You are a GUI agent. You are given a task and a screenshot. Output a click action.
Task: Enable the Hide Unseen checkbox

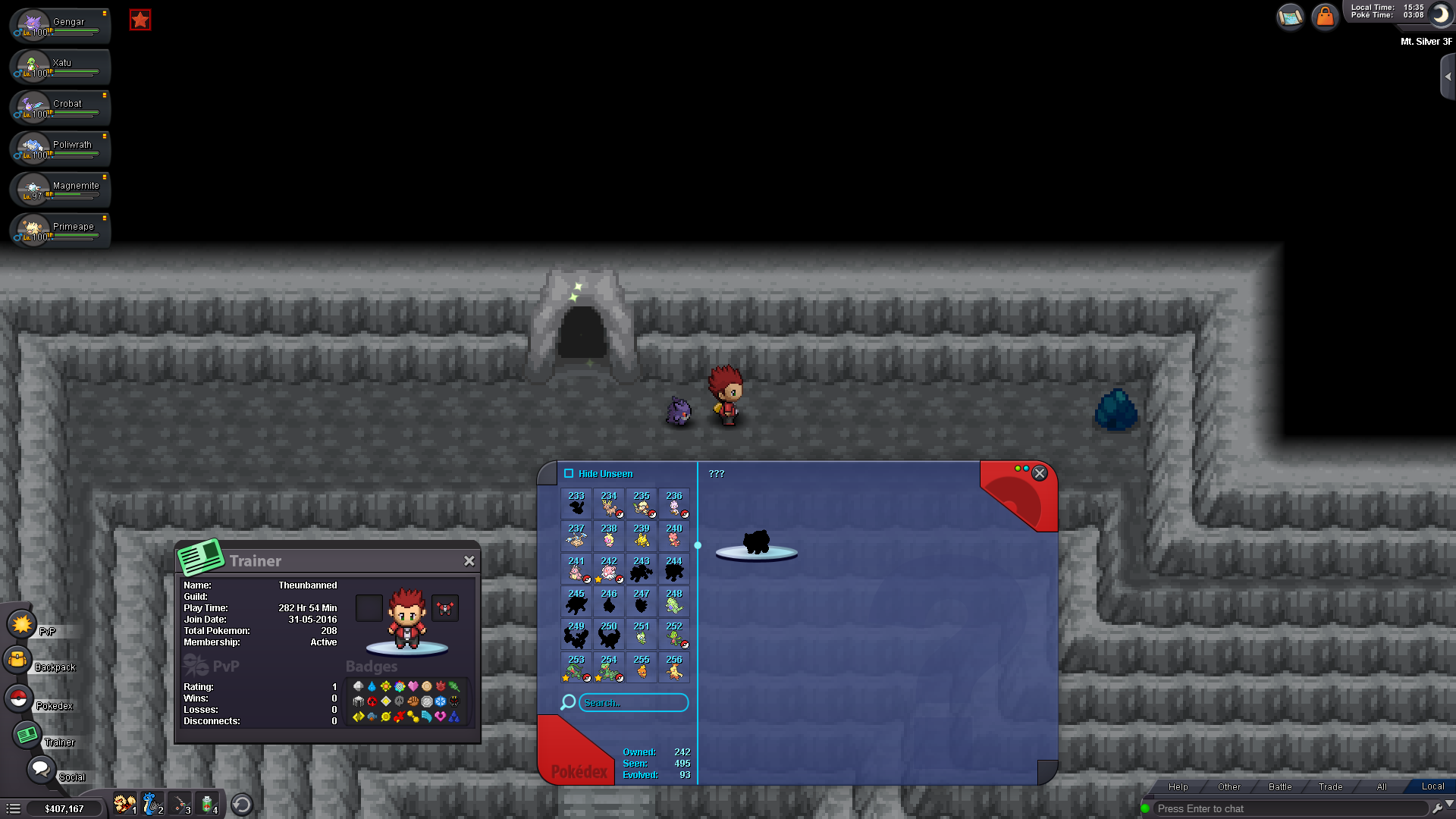[569, 472]
